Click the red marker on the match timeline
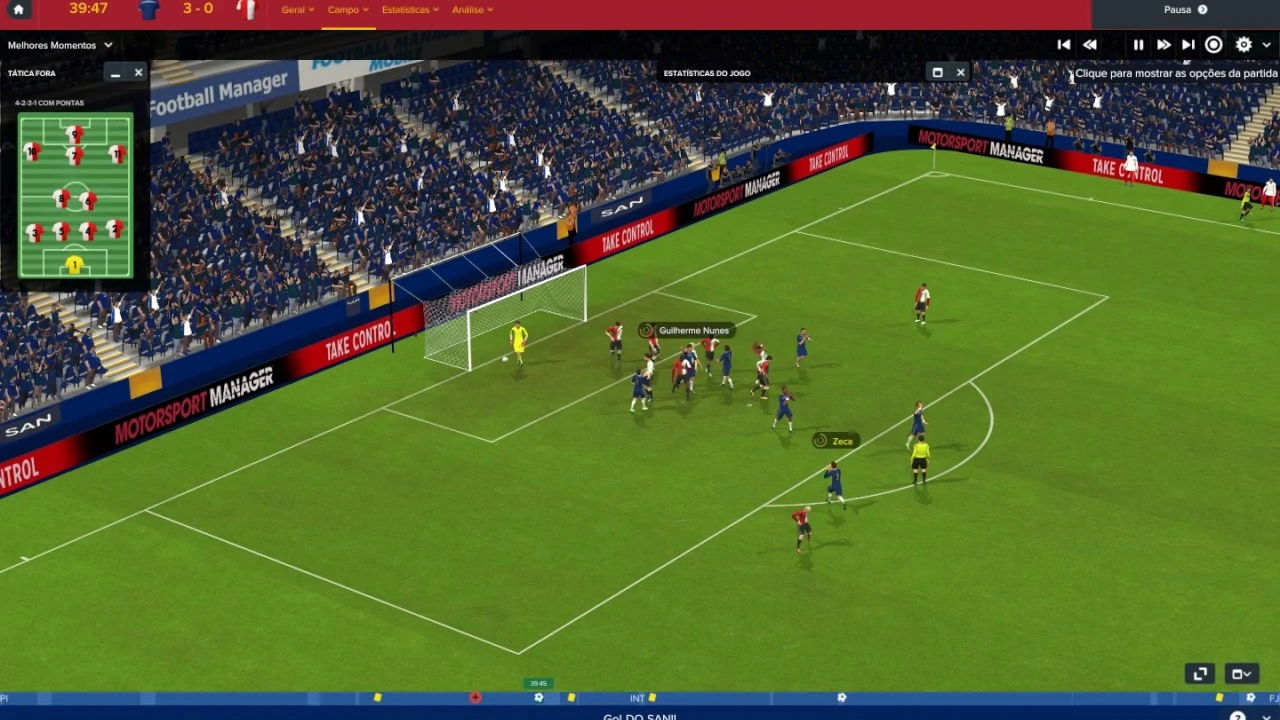1280x720 pixels. point(475,697)
